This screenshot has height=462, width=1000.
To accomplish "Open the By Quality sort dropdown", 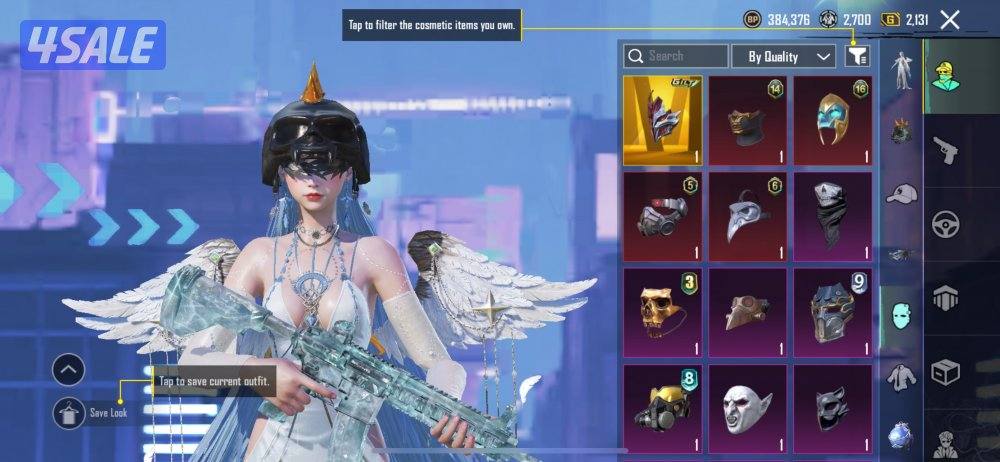I will 783,56.
